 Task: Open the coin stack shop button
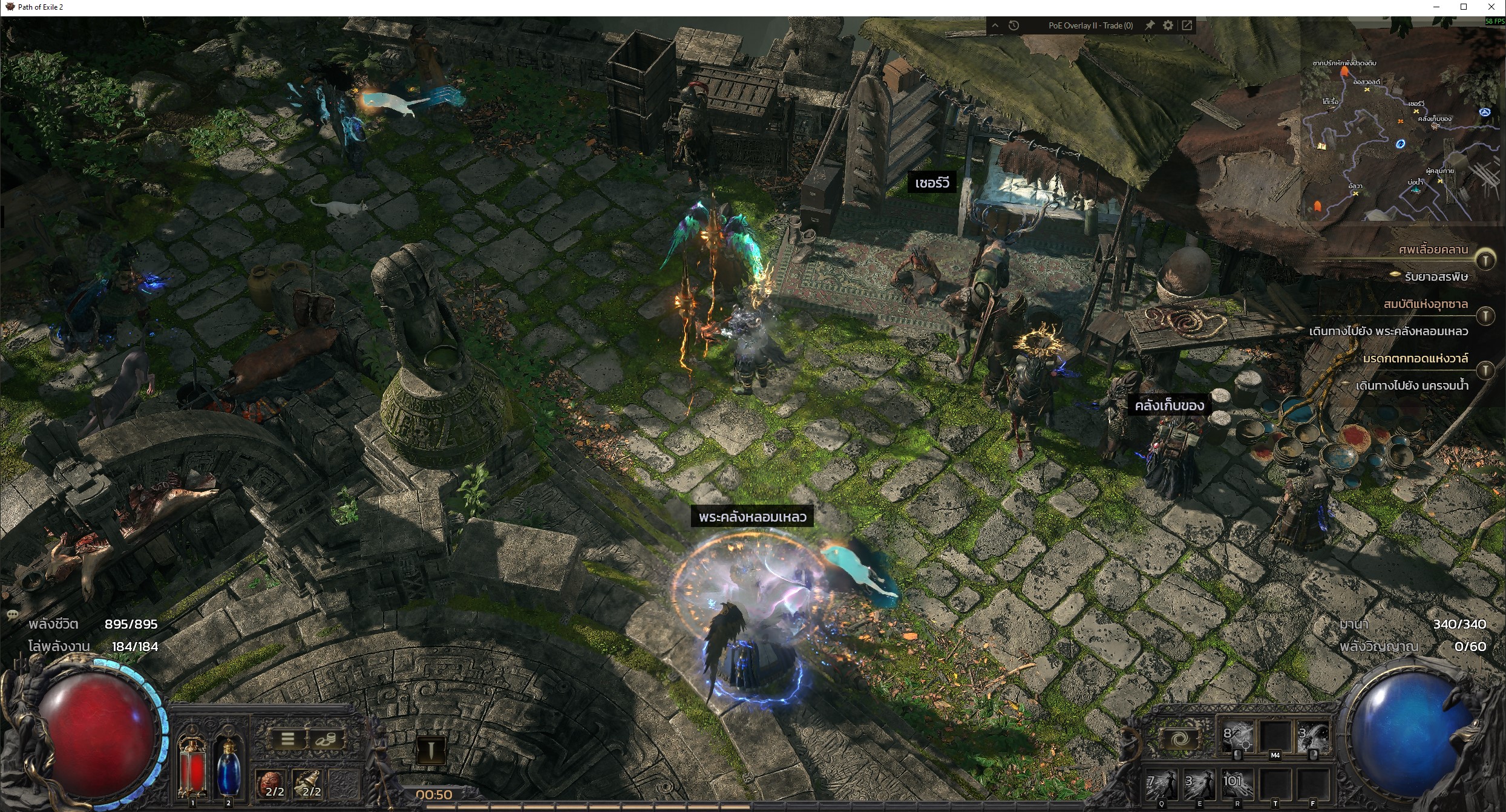click(327, 739)
